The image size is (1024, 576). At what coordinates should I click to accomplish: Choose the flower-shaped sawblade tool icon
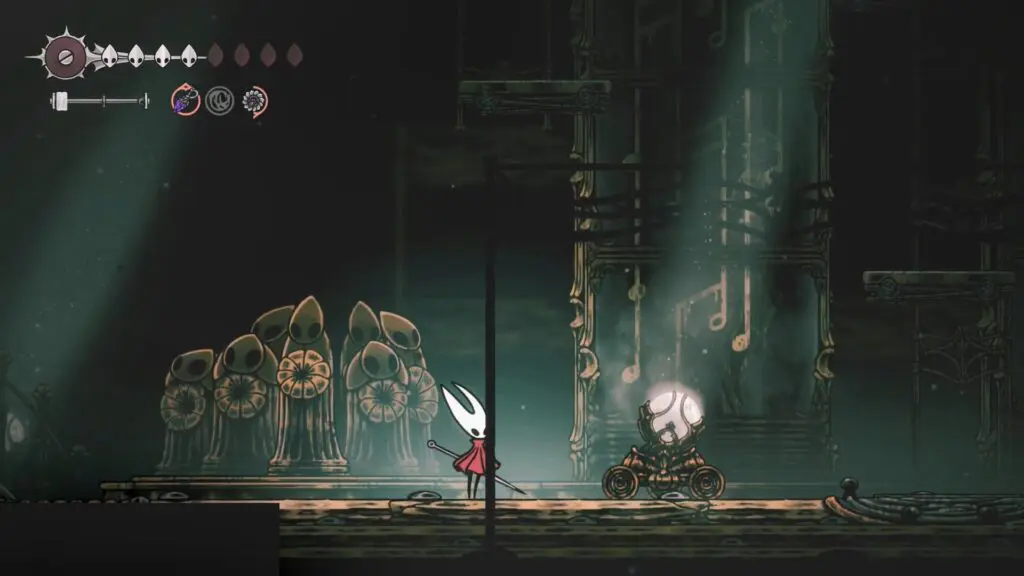[x=254, y=100]
